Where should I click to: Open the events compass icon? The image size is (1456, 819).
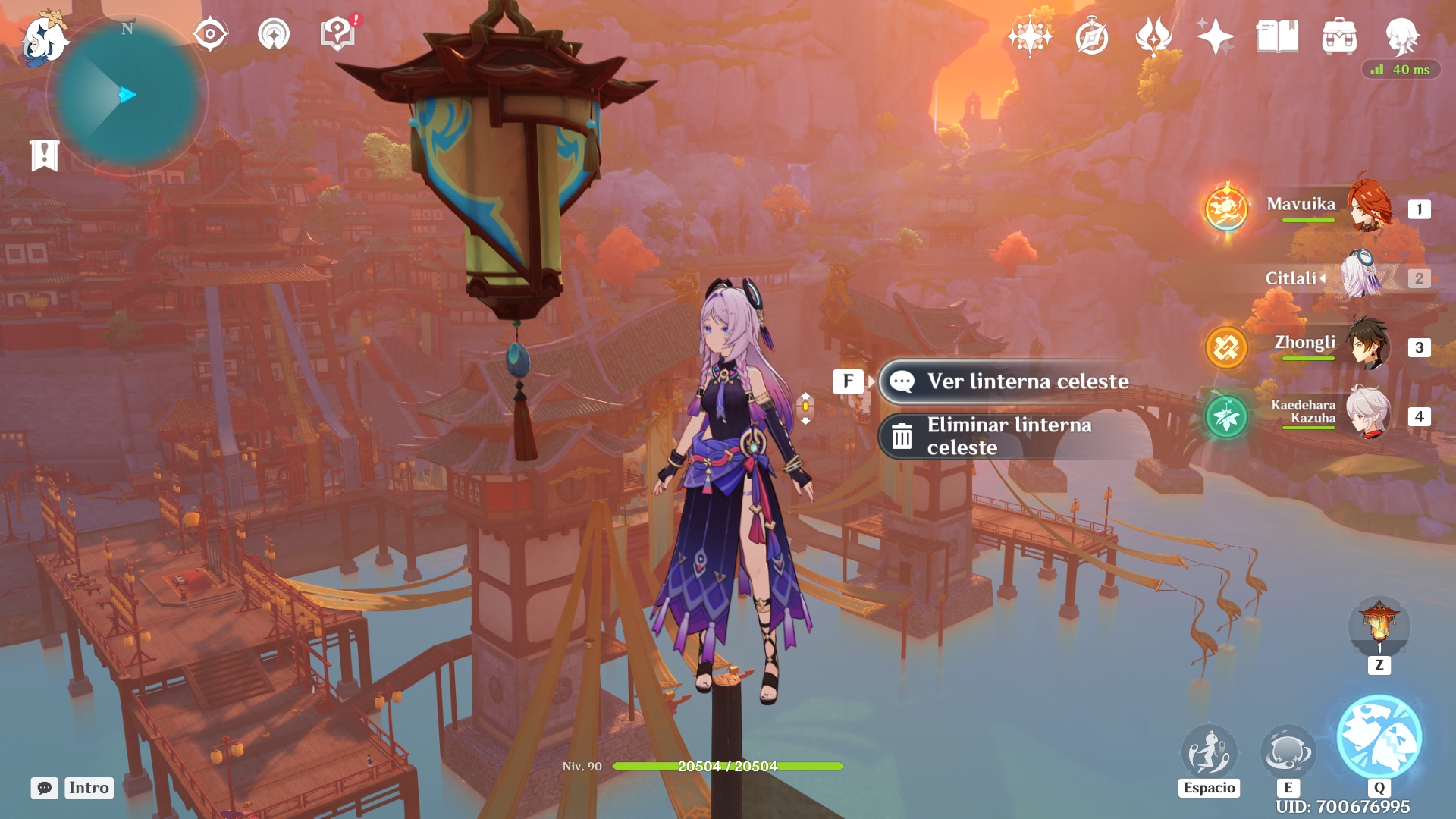click(x=1092, y=36)
